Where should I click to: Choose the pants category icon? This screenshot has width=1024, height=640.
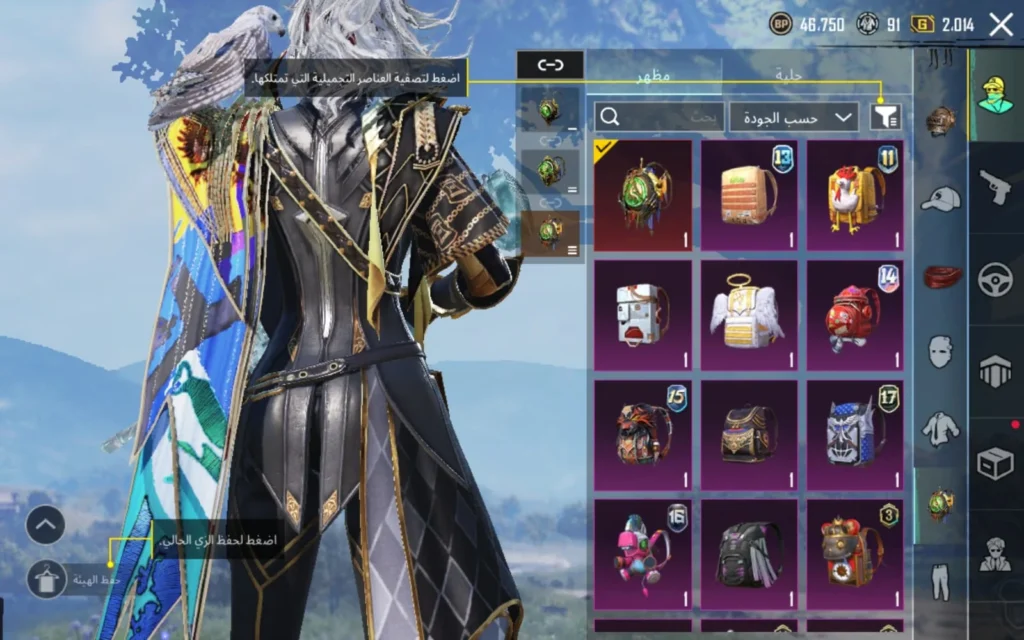pos(940,578)
